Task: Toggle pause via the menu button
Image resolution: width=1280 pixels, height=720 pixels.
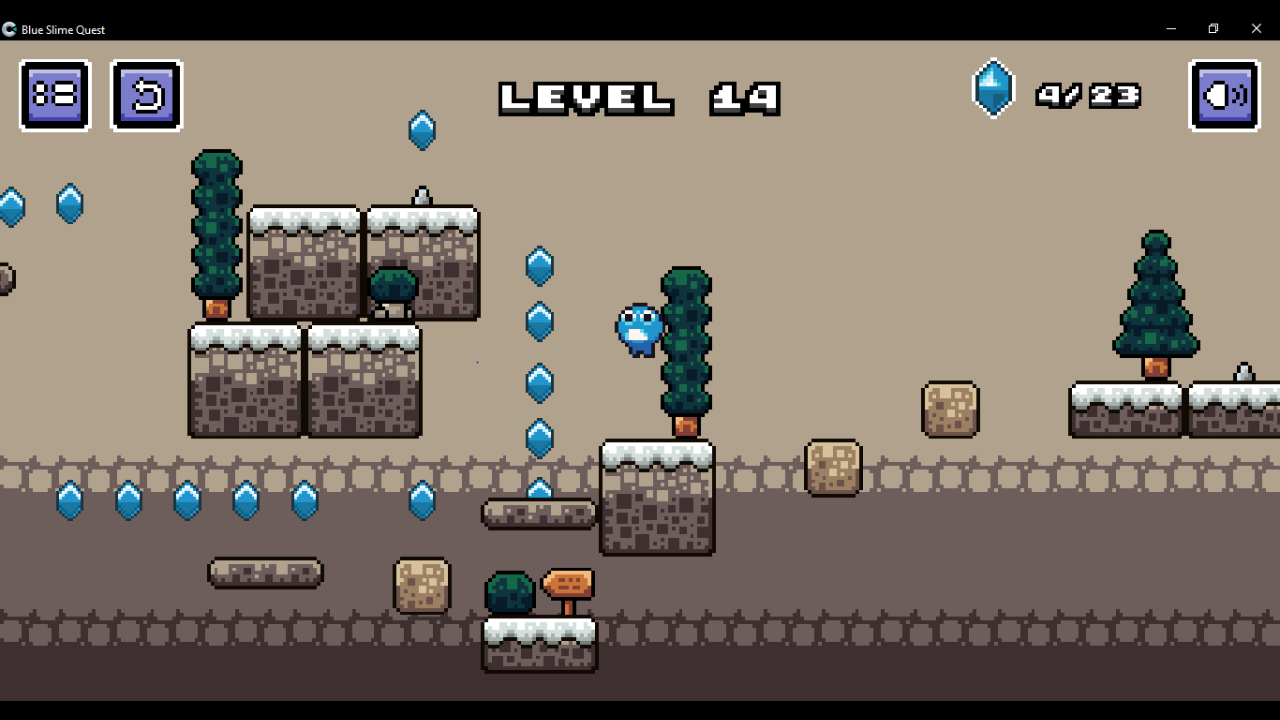Action: click(54, 95)
